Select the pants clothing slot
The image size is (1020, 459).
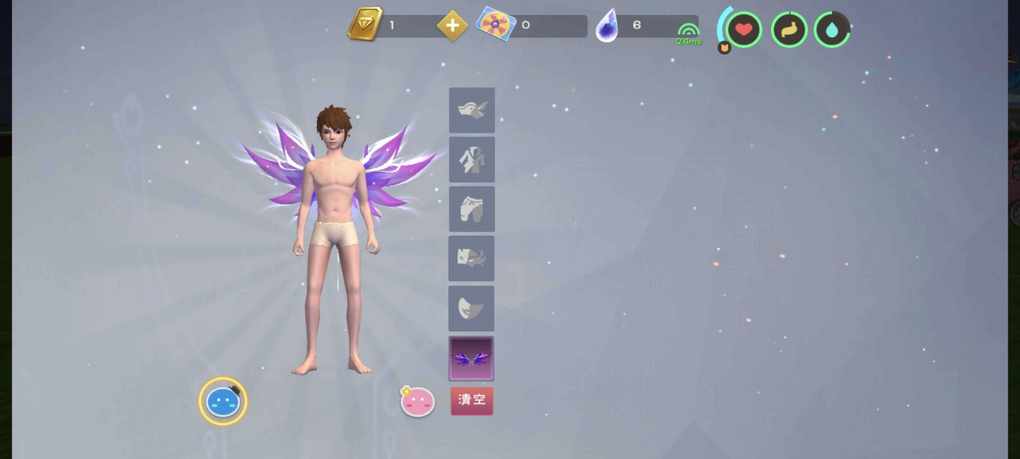coord(471,209)
